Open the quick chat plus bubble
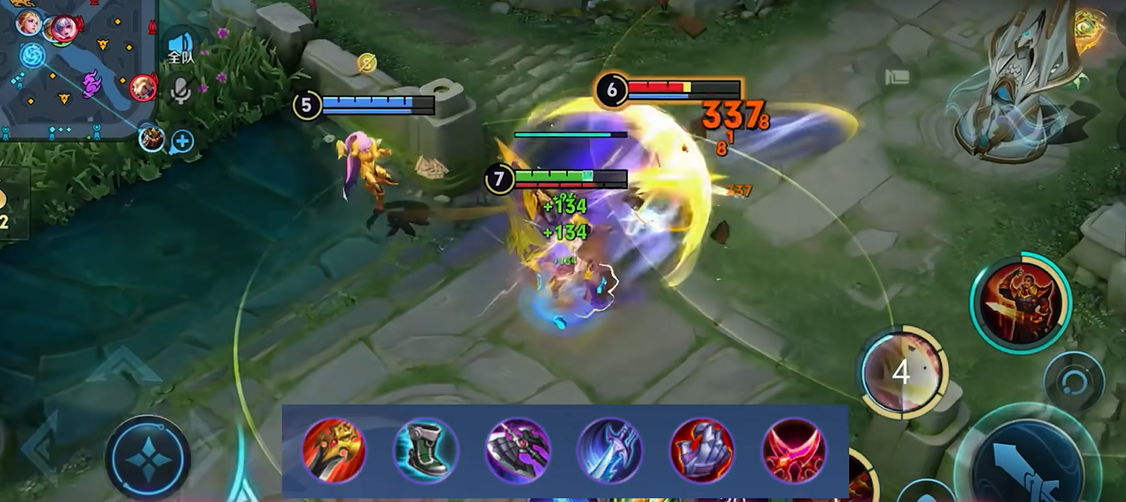Screen dimensions: 1126x502 pos(182,142)
